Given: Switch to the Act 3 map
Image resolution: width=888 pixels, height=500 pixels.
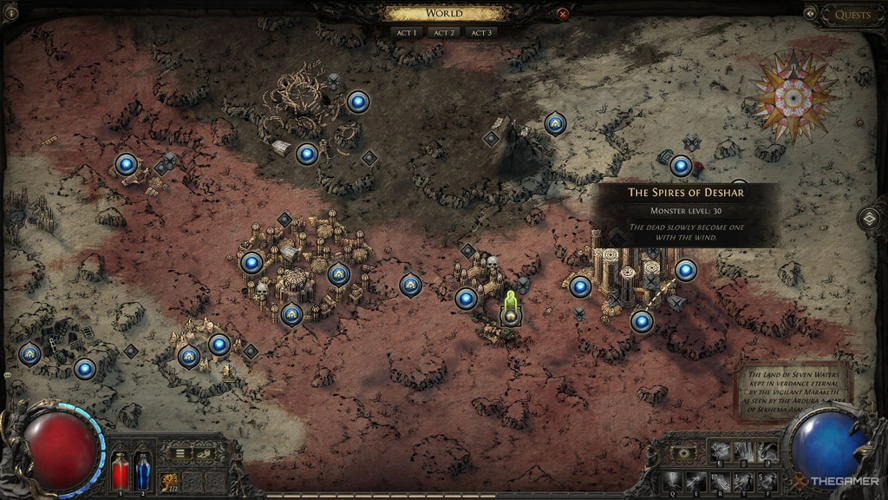Looking at the screenshot, I should [x=481, y=32].
